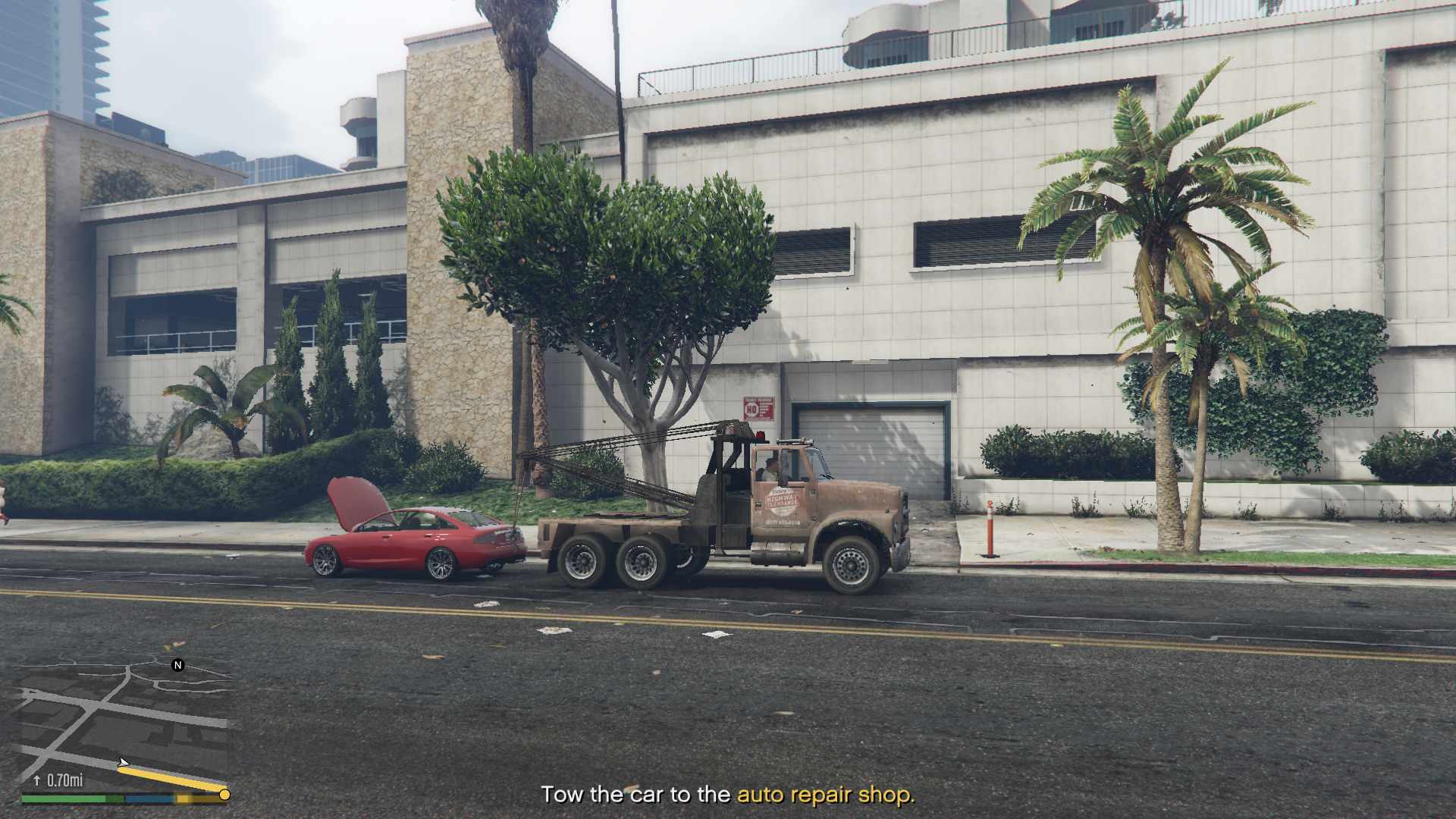
Task: Click the red beacon light on the tow truck cab
Action: [761, 435]
